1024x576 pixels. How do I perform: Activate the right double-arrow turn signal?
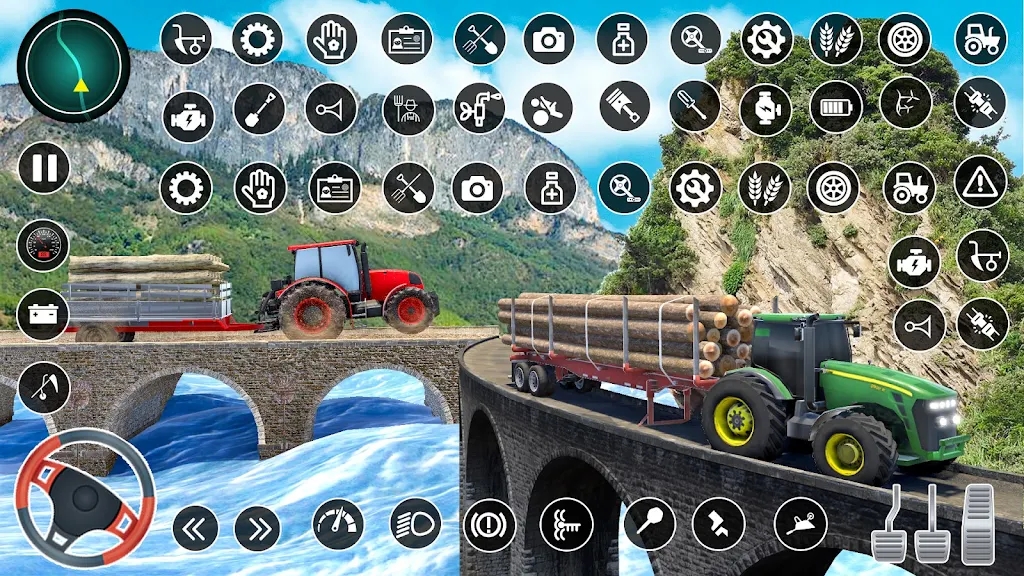click(258, 528)
